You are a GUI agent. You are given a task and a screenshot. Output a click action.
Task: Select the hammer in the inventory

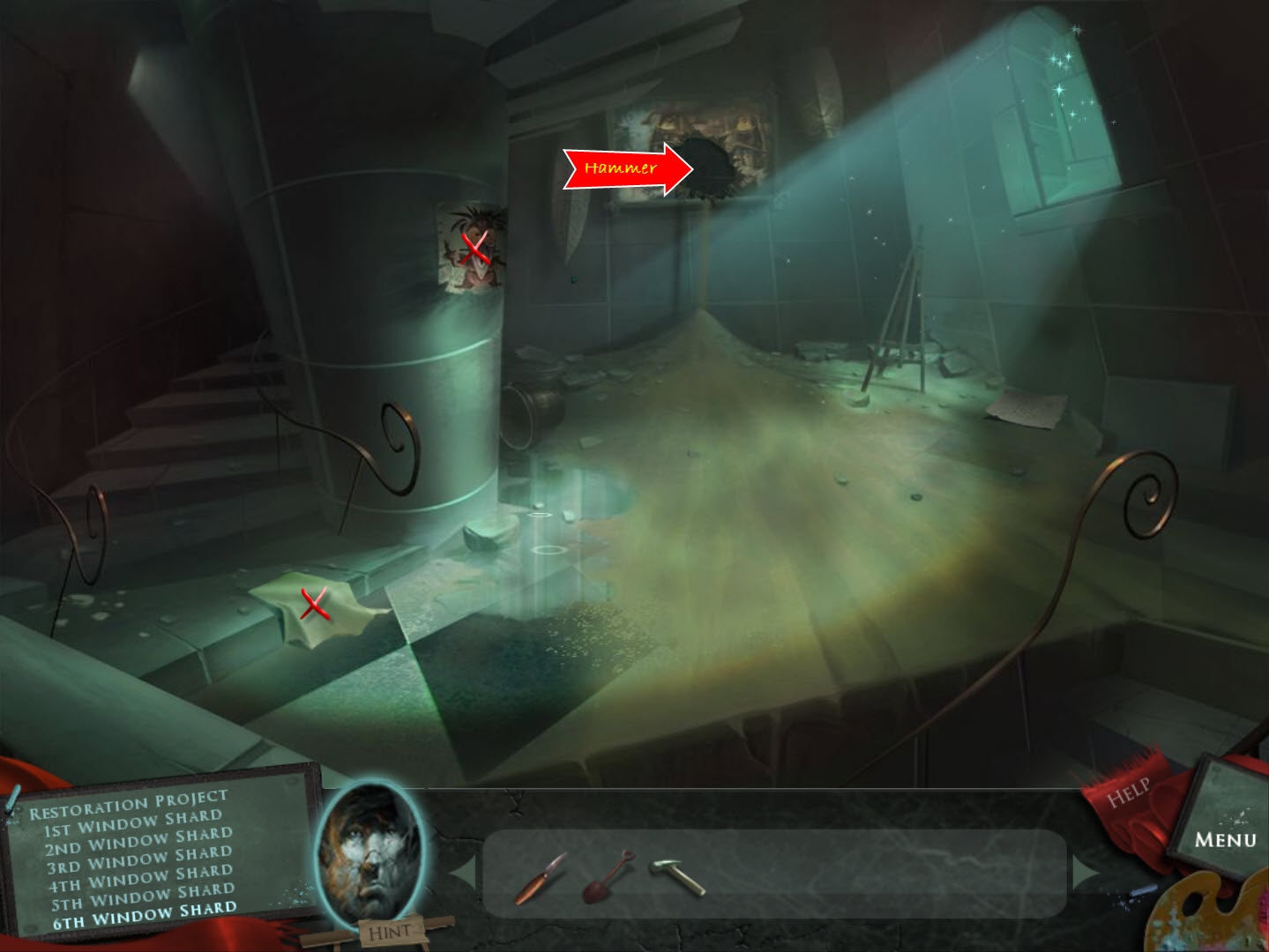pyautogui.click(x=677, y=876)
